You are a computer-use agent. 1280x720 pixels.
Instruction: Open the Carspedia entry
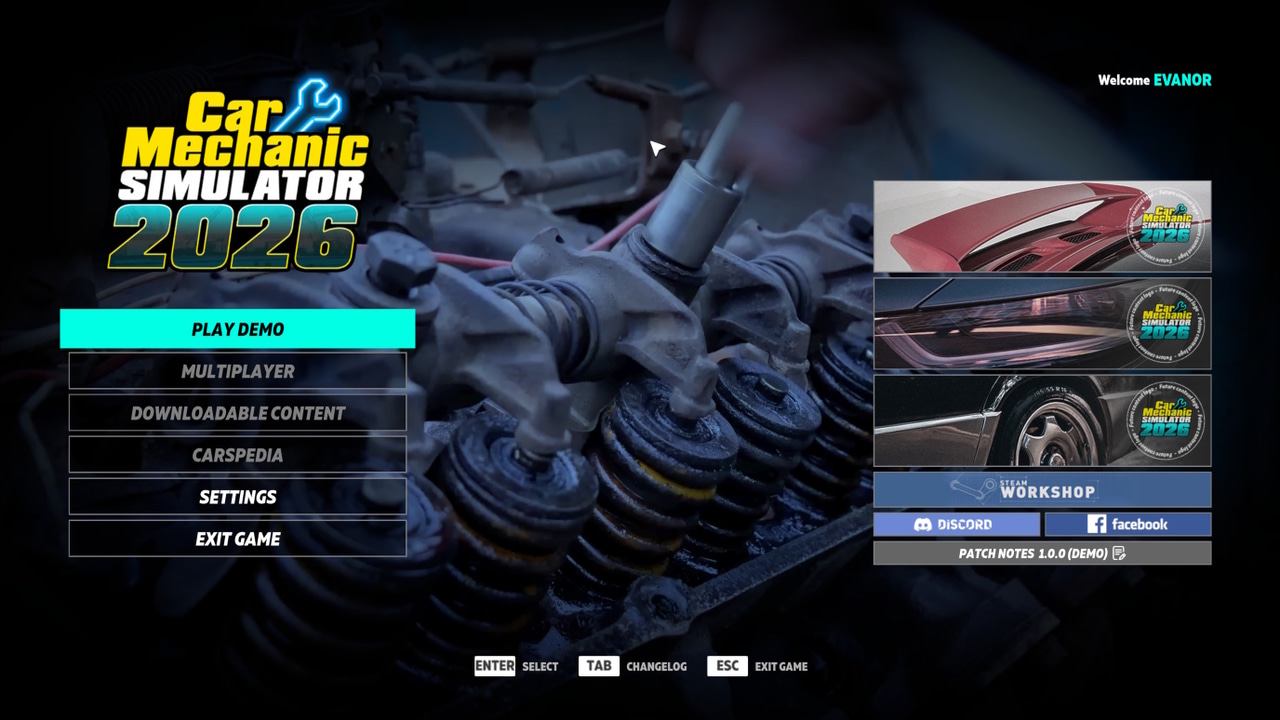(x=237, y=455)
